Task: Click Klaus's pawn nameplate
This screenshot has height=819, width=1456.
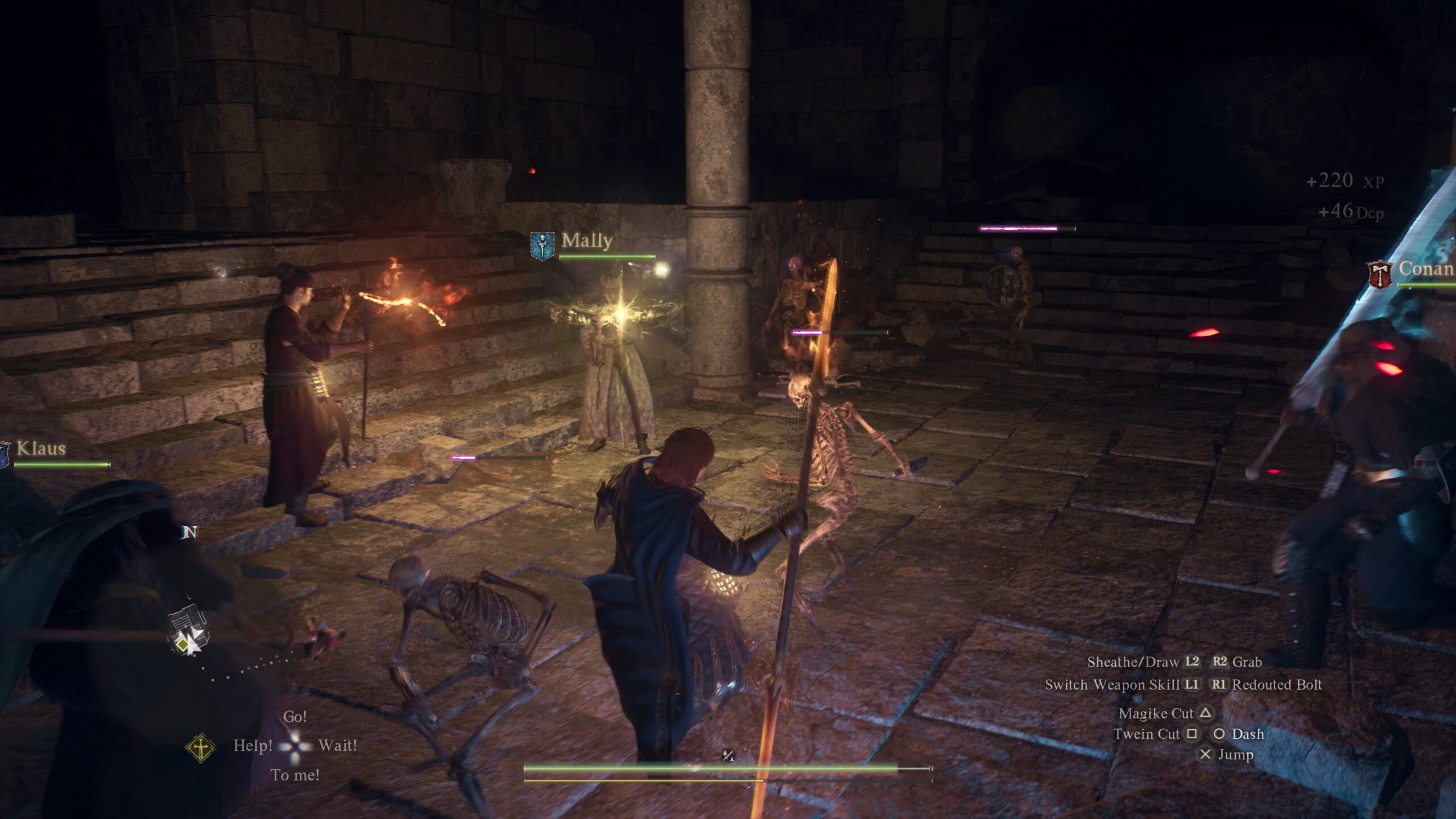Action: 41,449
